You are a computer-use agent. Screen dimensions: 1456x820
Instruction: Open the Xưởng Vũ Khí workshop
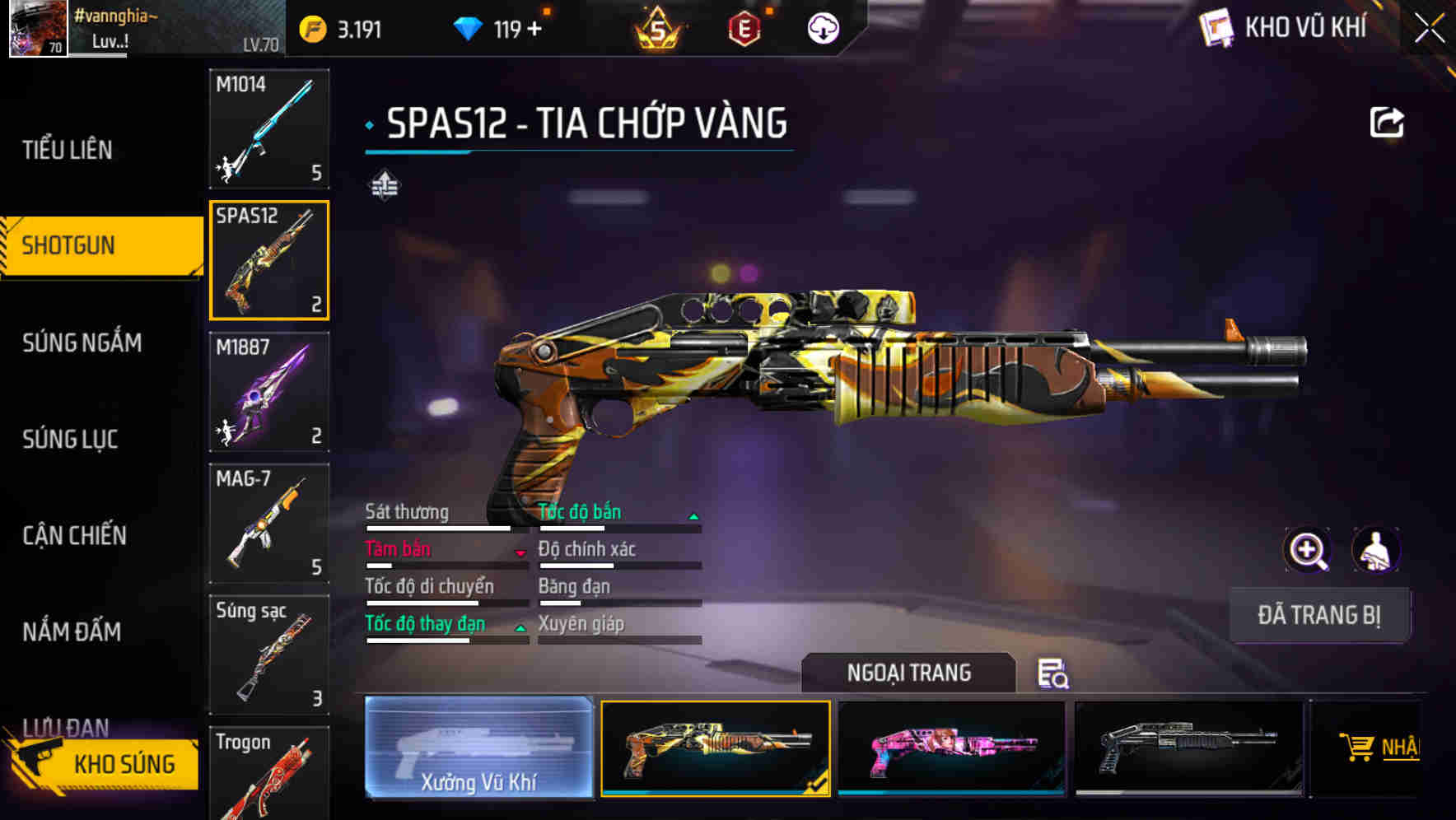point(478,748)
